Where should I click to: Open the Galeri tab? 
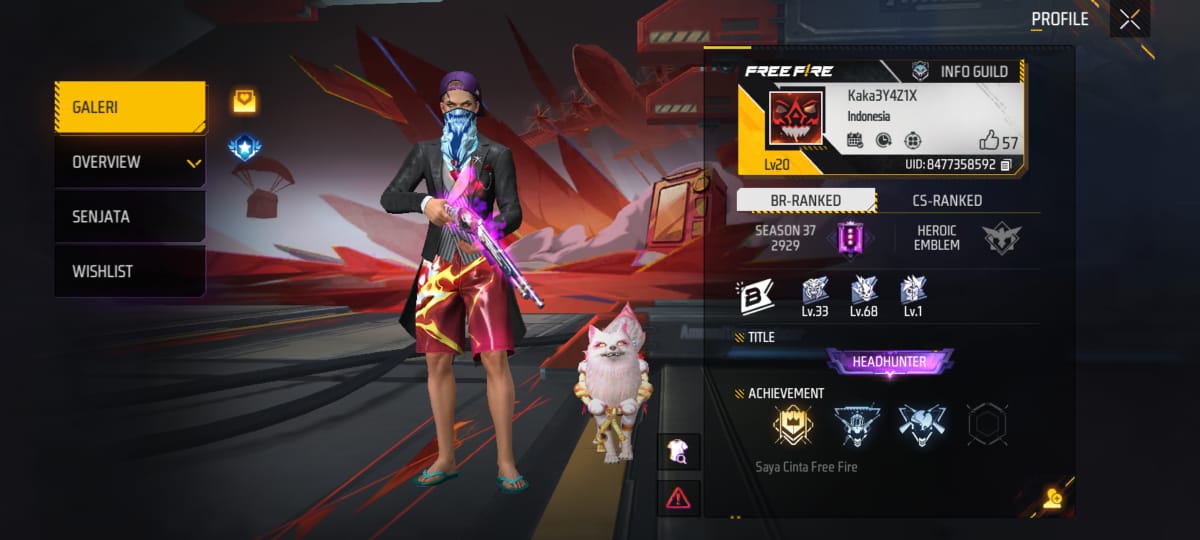[130, 107]
